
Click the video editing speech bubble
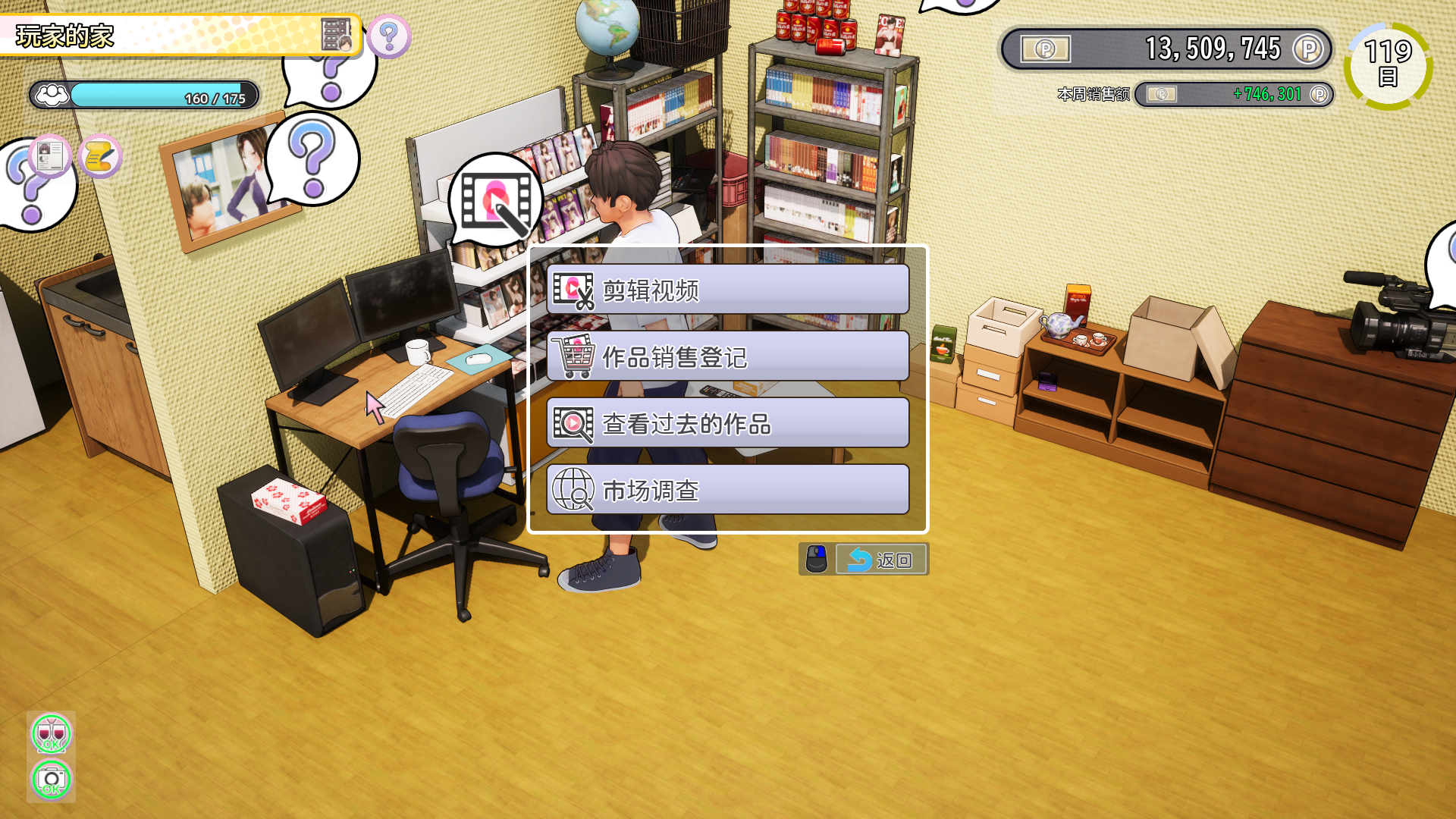pos(495,200)
